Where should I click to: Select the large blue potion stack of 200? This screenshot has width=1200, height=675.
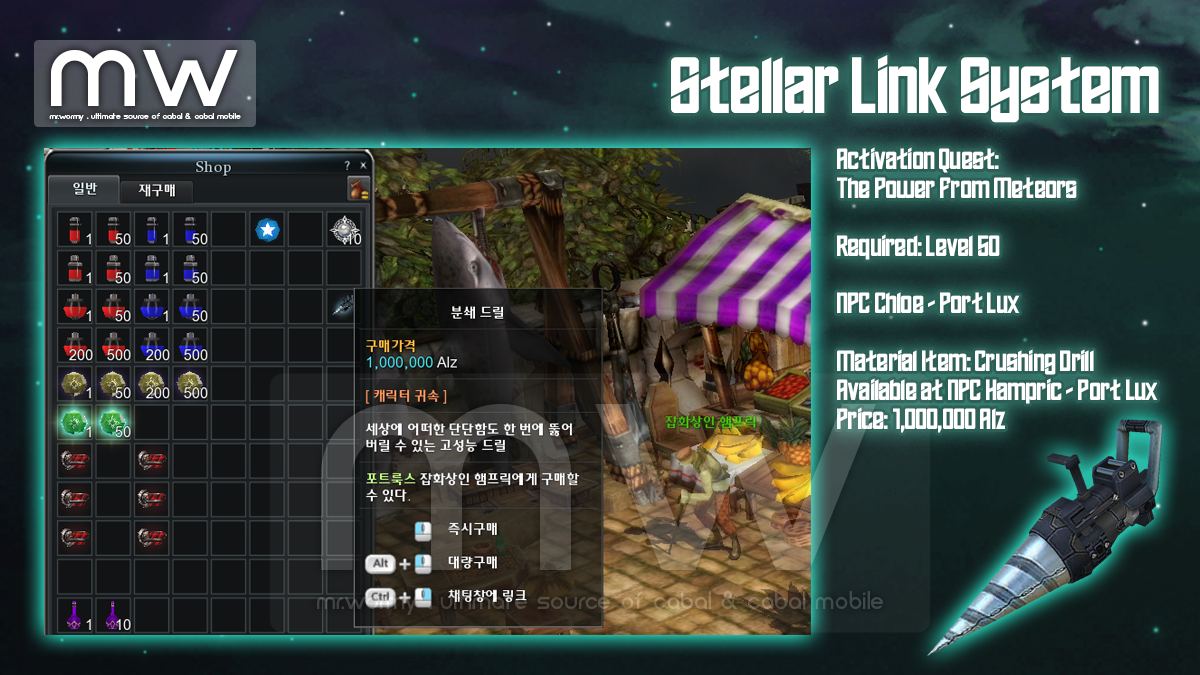152,346
